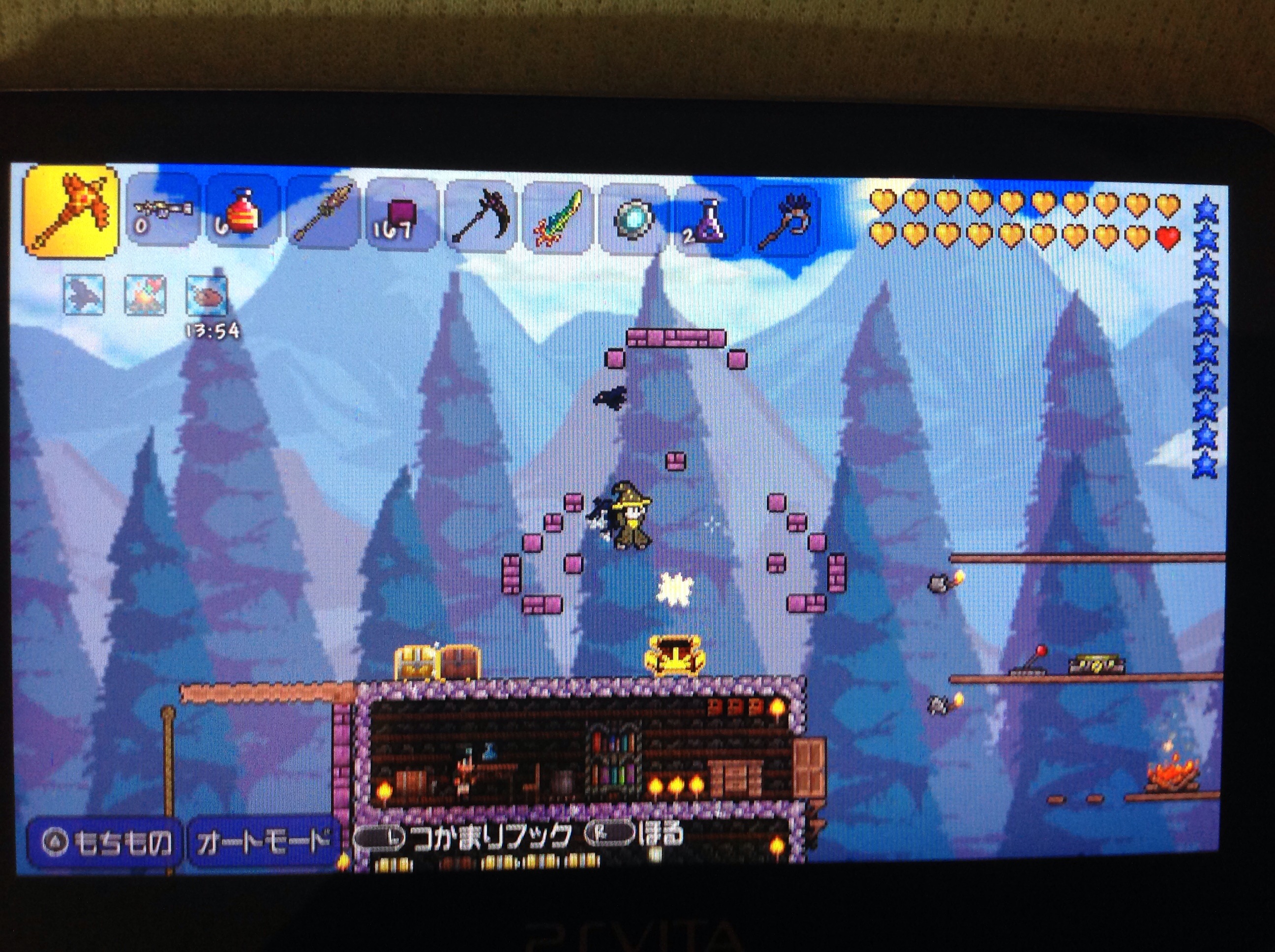1275x952 pixels.
Task: Select the molten hamaxe hotbar slot
Action: [x=70, y=211]
